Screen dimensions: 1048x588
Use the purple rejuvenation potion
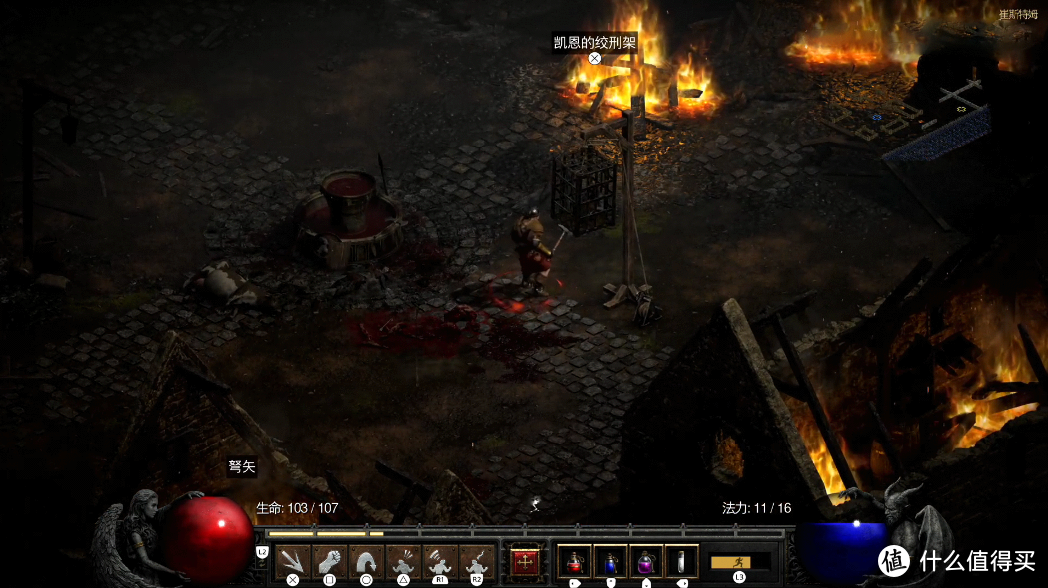(646, 561)
